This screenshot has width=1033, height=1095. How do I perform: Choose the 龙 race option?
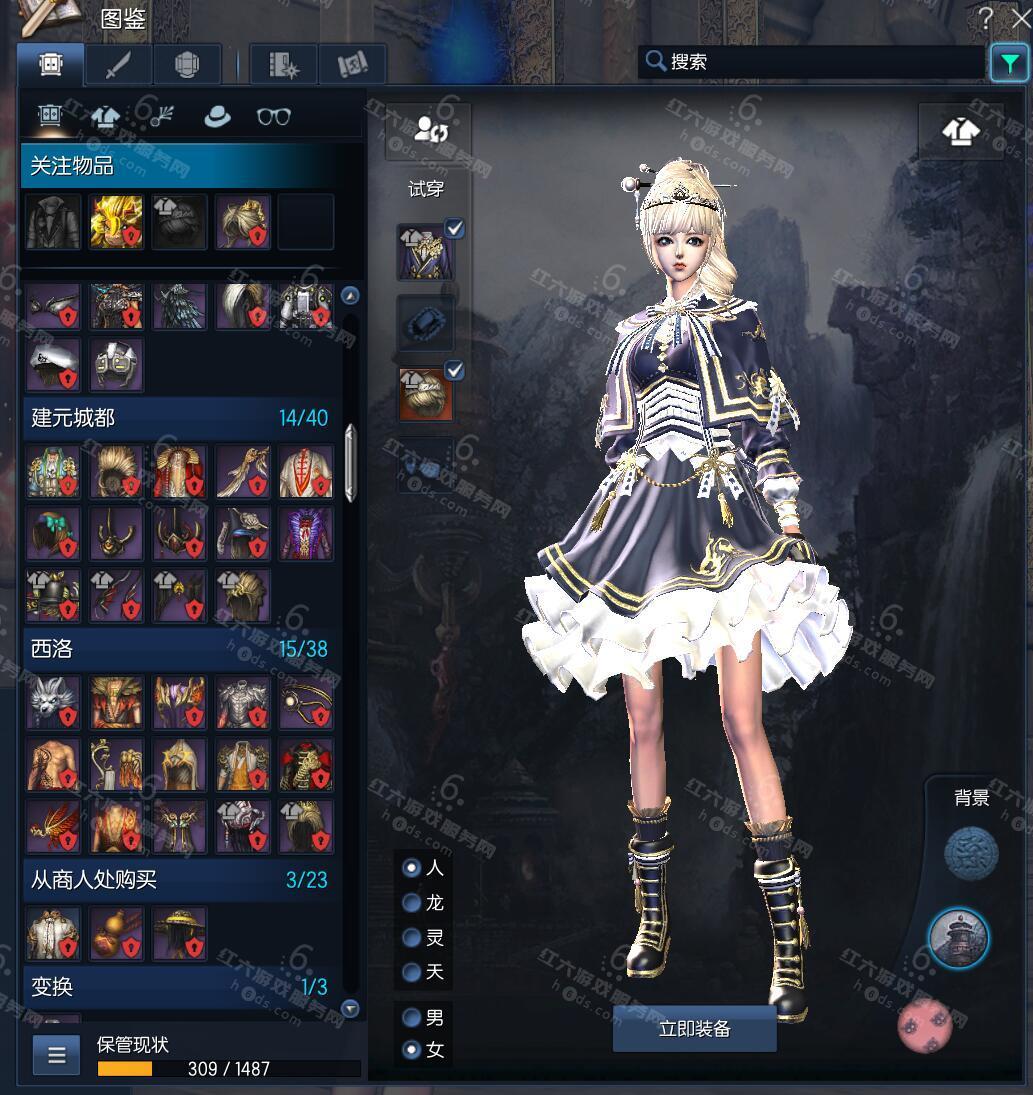(x=411, y=903)
